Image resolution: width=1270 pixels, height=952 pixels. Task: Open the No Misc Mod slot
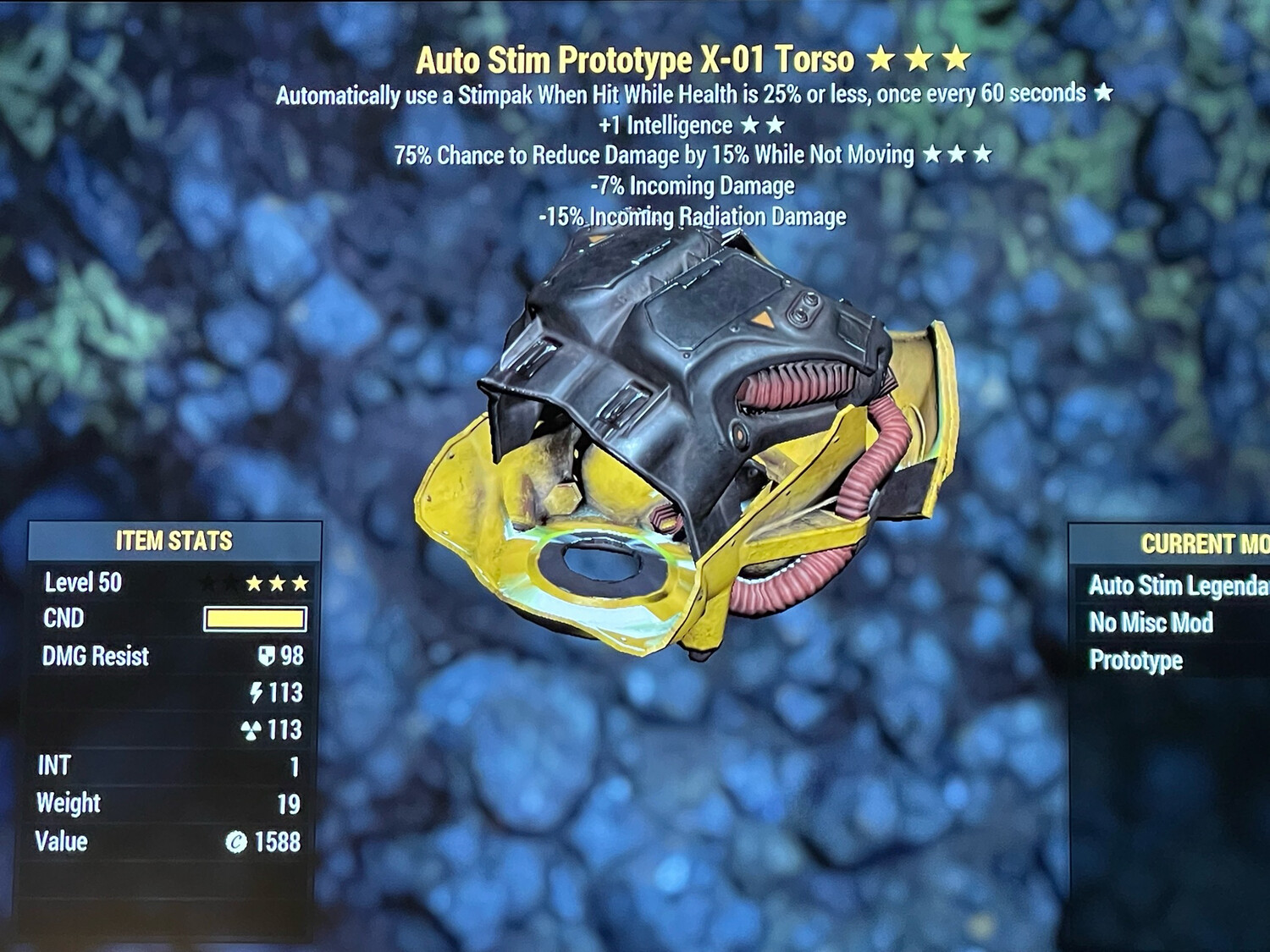point(1153,623)
